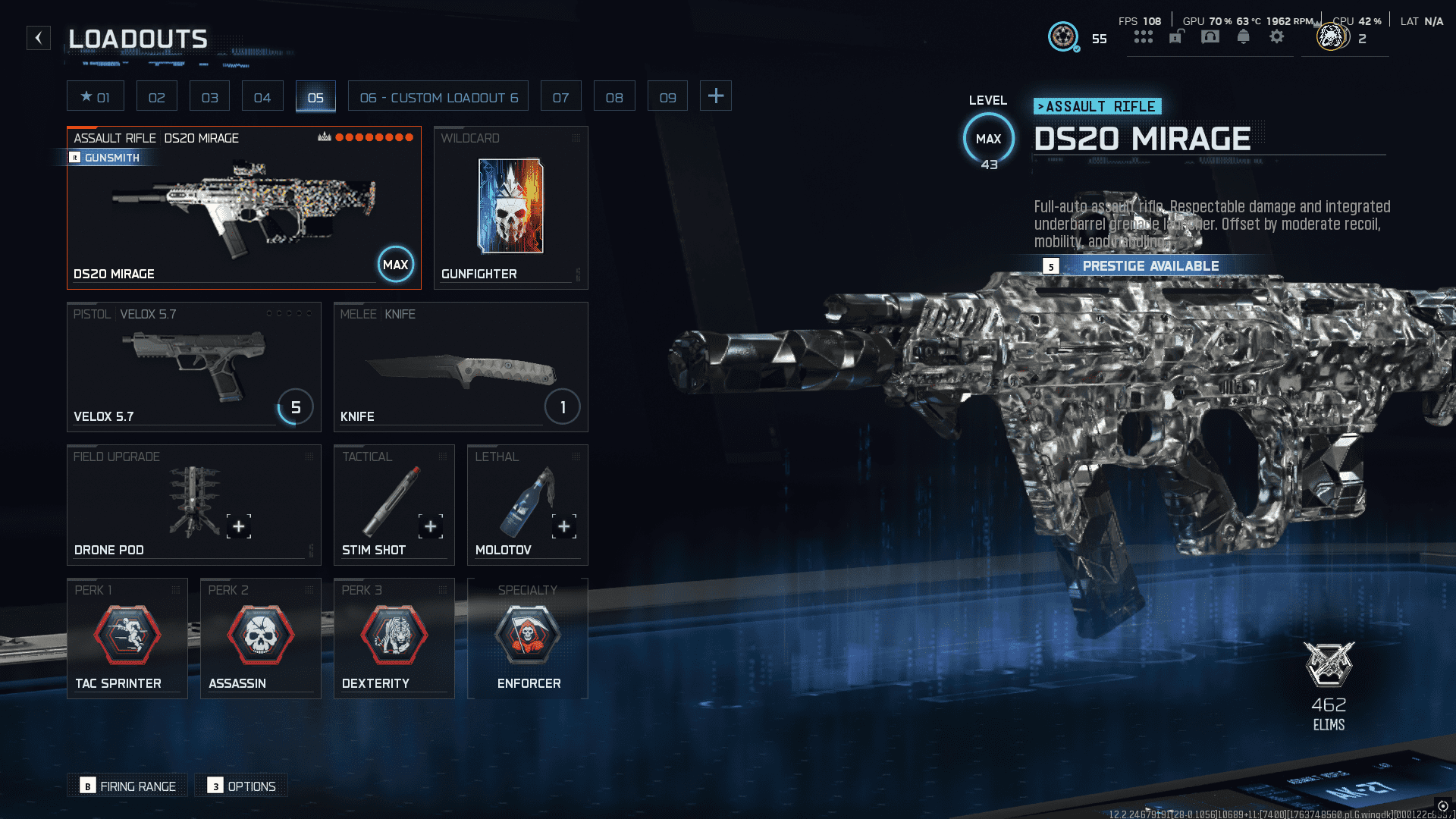Open settings with the gear icon
The width and height of the screenshot is (1456, 819).
coord(1277,37)
